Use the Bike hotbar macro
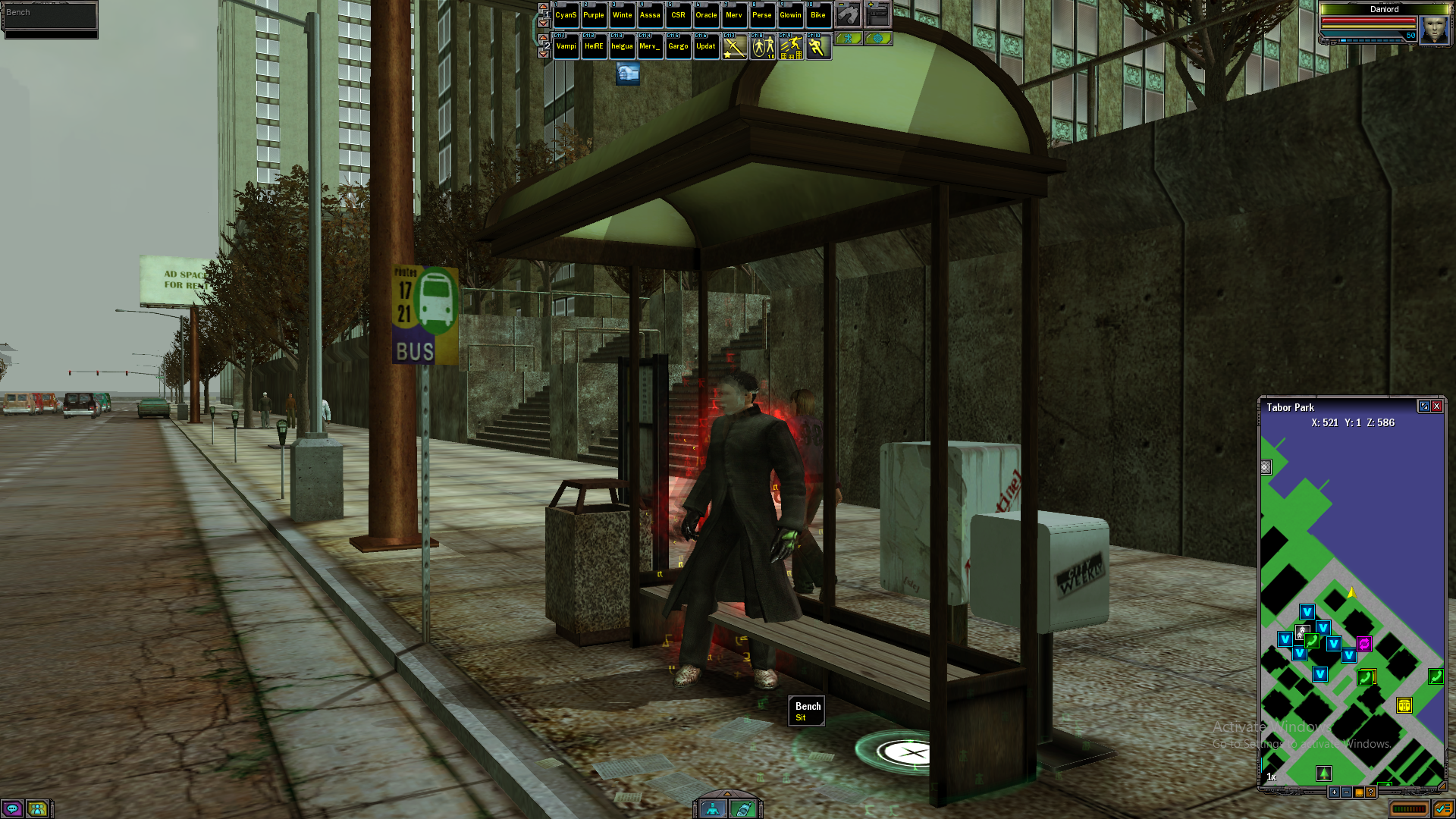This screenshot has height=819, width=1456. (817, 15)
